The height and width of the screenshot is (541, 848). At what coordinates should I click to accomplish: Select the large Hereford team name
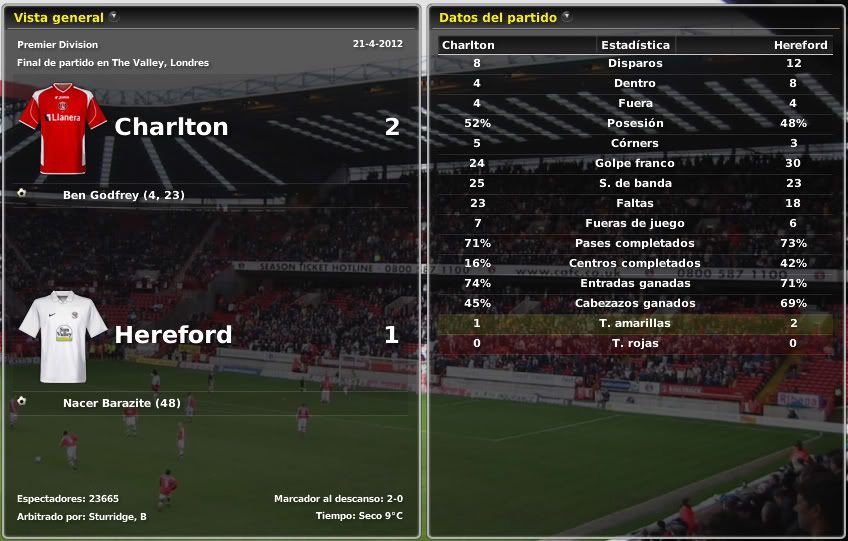point(173,335)
